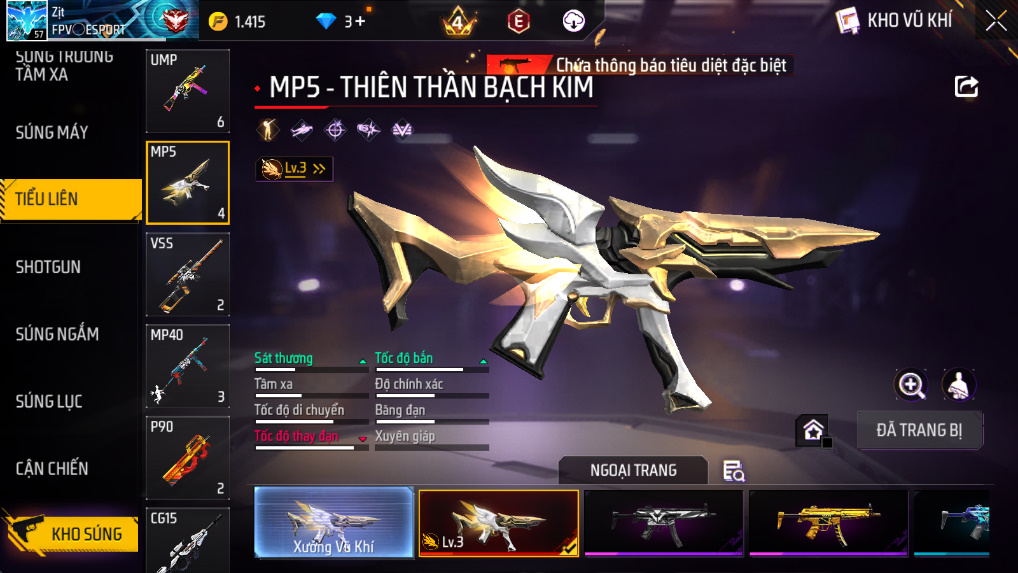1018x573 pixels.
Task: Select the Xưởng Vũ Khí skin card
Action: (333, 522)
